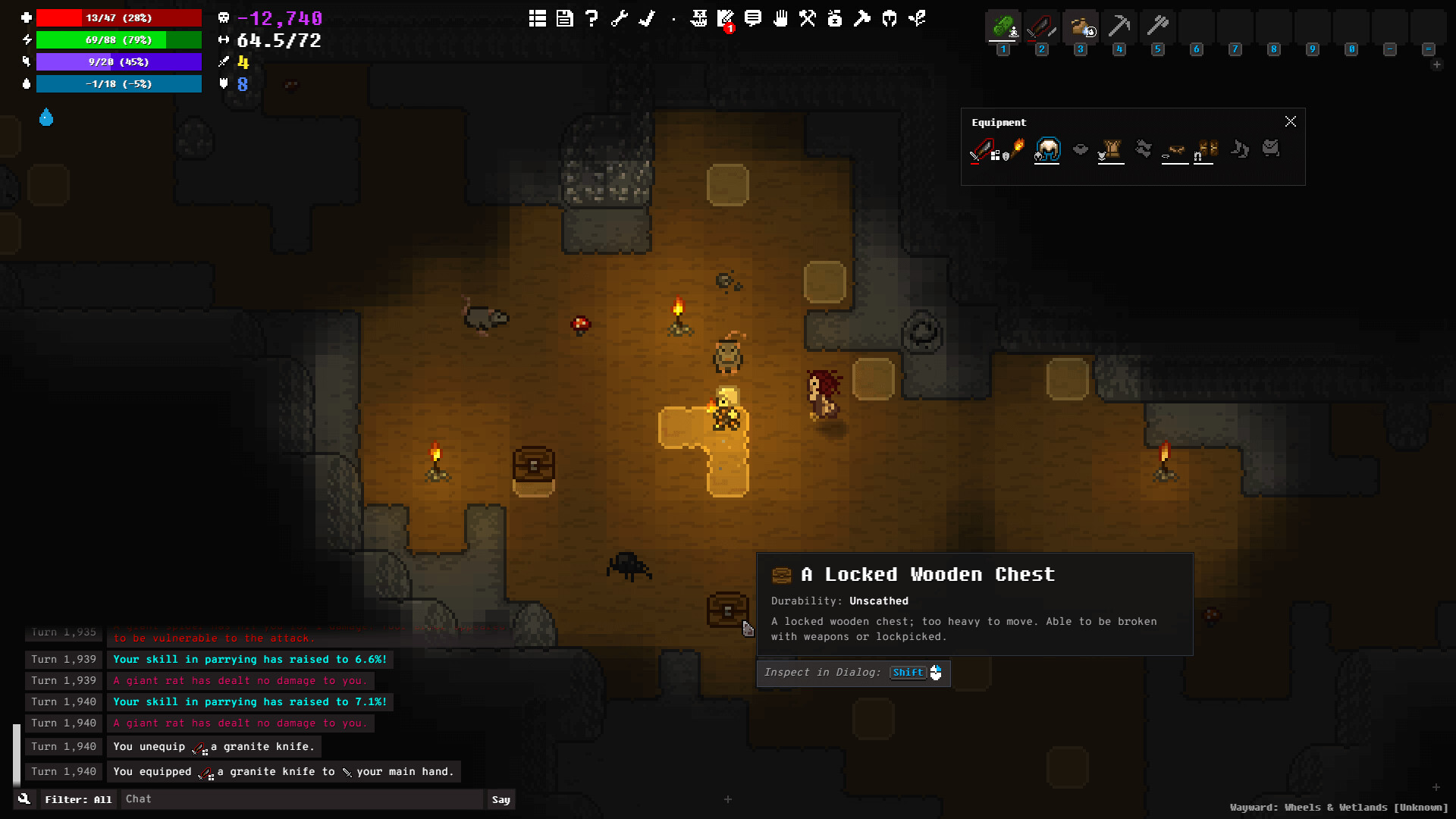The width and height of the screenshot is (1456, 819).
Task: Click the Shift inspect shortcut button
Action: pyautogui.click(x=907, y=673)
